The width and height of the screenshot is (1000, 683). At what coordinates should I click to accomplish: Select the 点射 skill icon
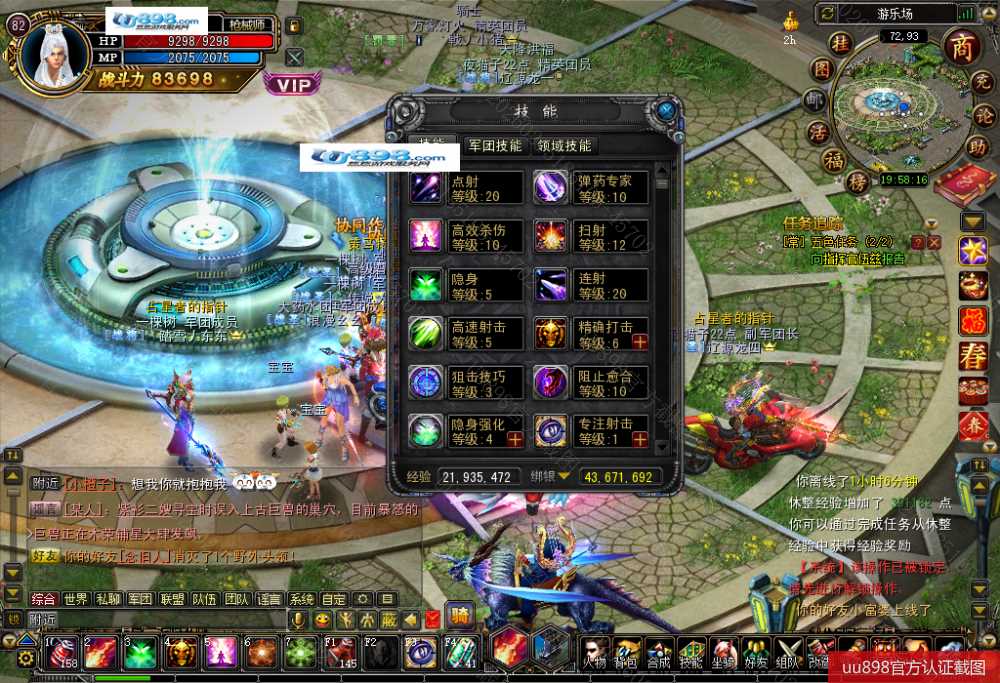[x=427, y=187]
